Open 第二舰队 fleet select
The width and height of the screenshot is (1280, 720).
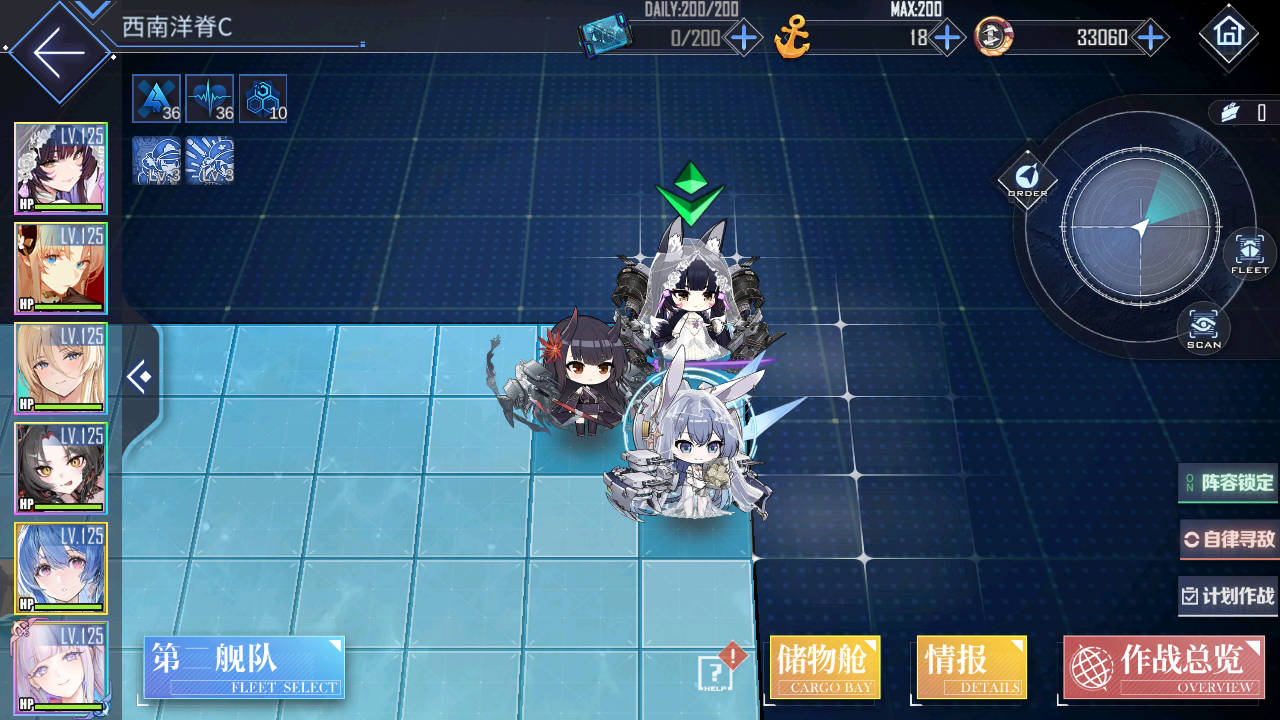(x=244, y=667)
